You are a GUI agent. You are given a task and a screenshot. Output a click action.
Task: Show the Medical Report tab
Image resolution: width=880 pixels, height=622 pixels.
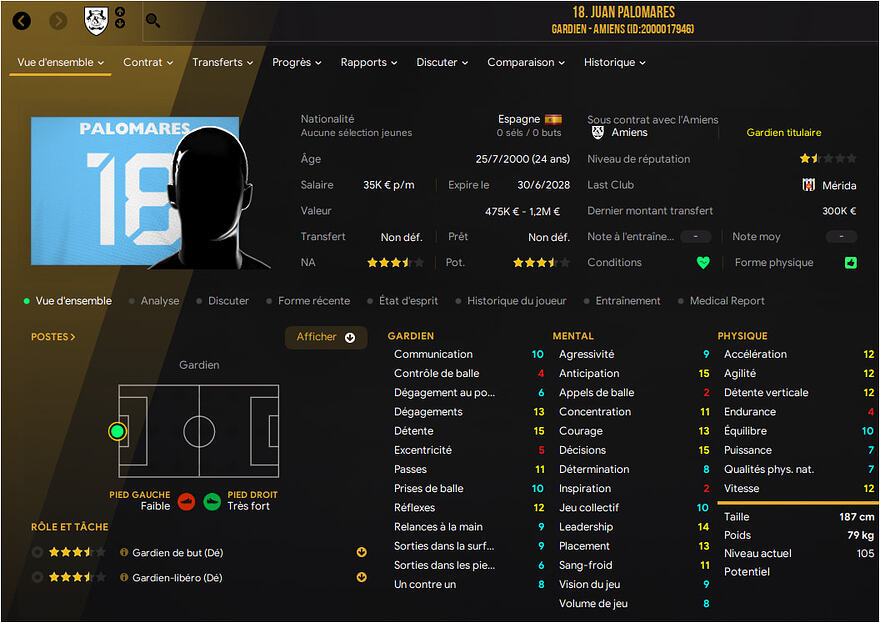pos(727,301)
